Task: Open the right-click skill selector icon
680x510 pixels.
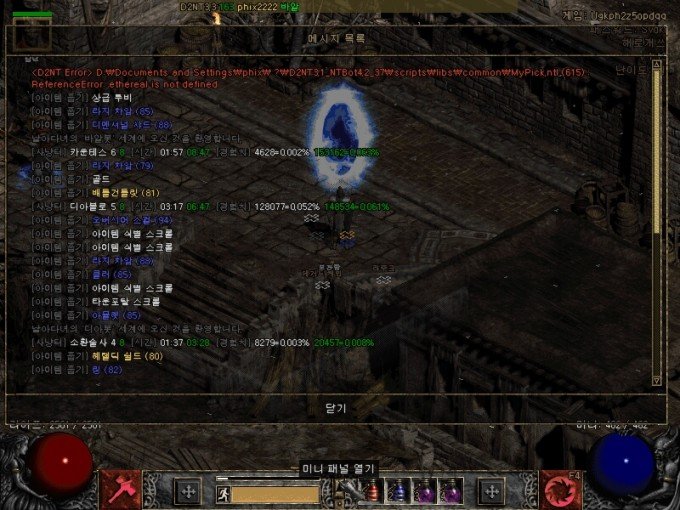Action: click(560, 489)
